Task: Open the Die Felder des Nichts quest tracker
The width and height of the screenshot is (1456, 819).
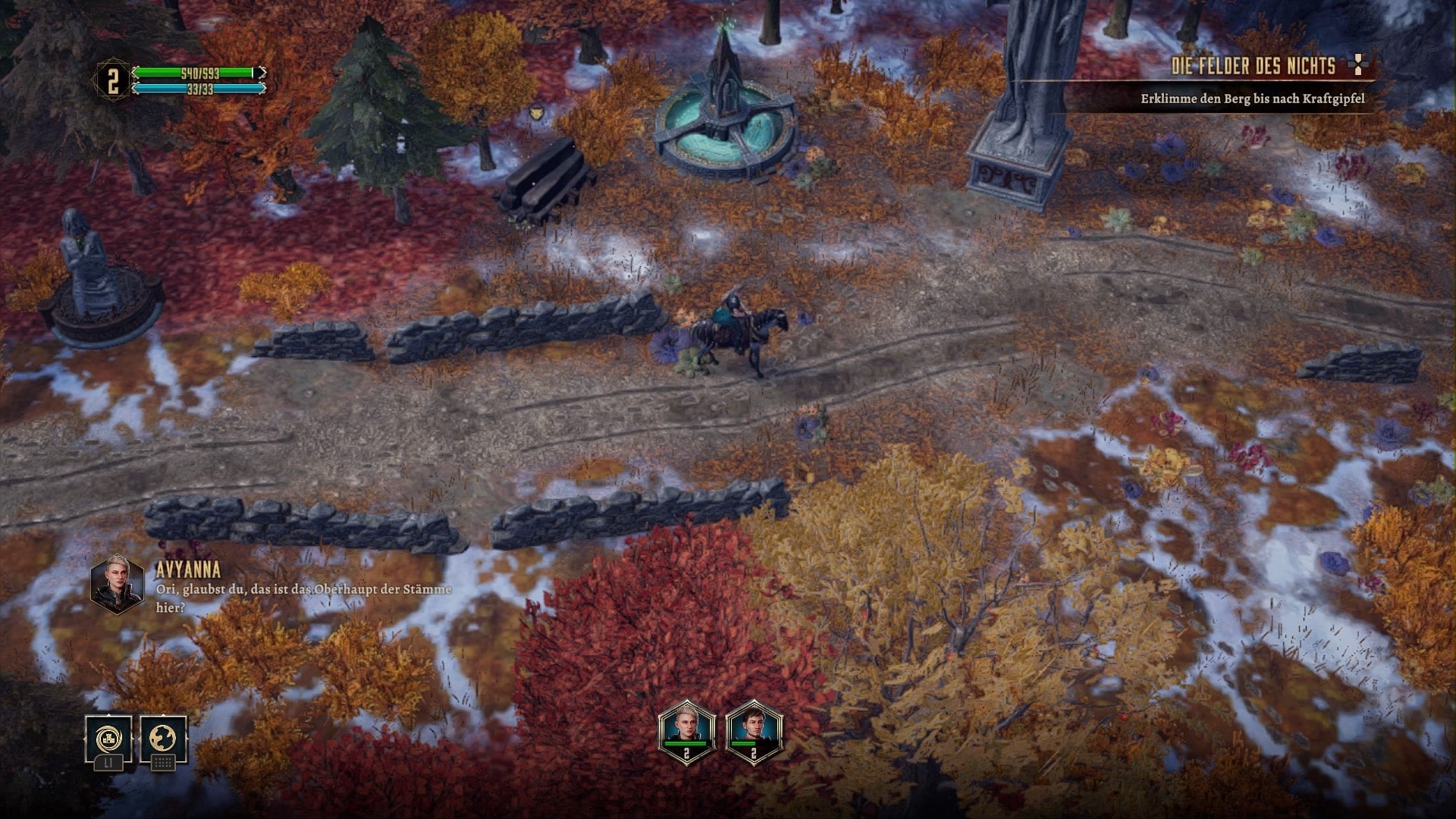Action: click(x=1253, y=67)
